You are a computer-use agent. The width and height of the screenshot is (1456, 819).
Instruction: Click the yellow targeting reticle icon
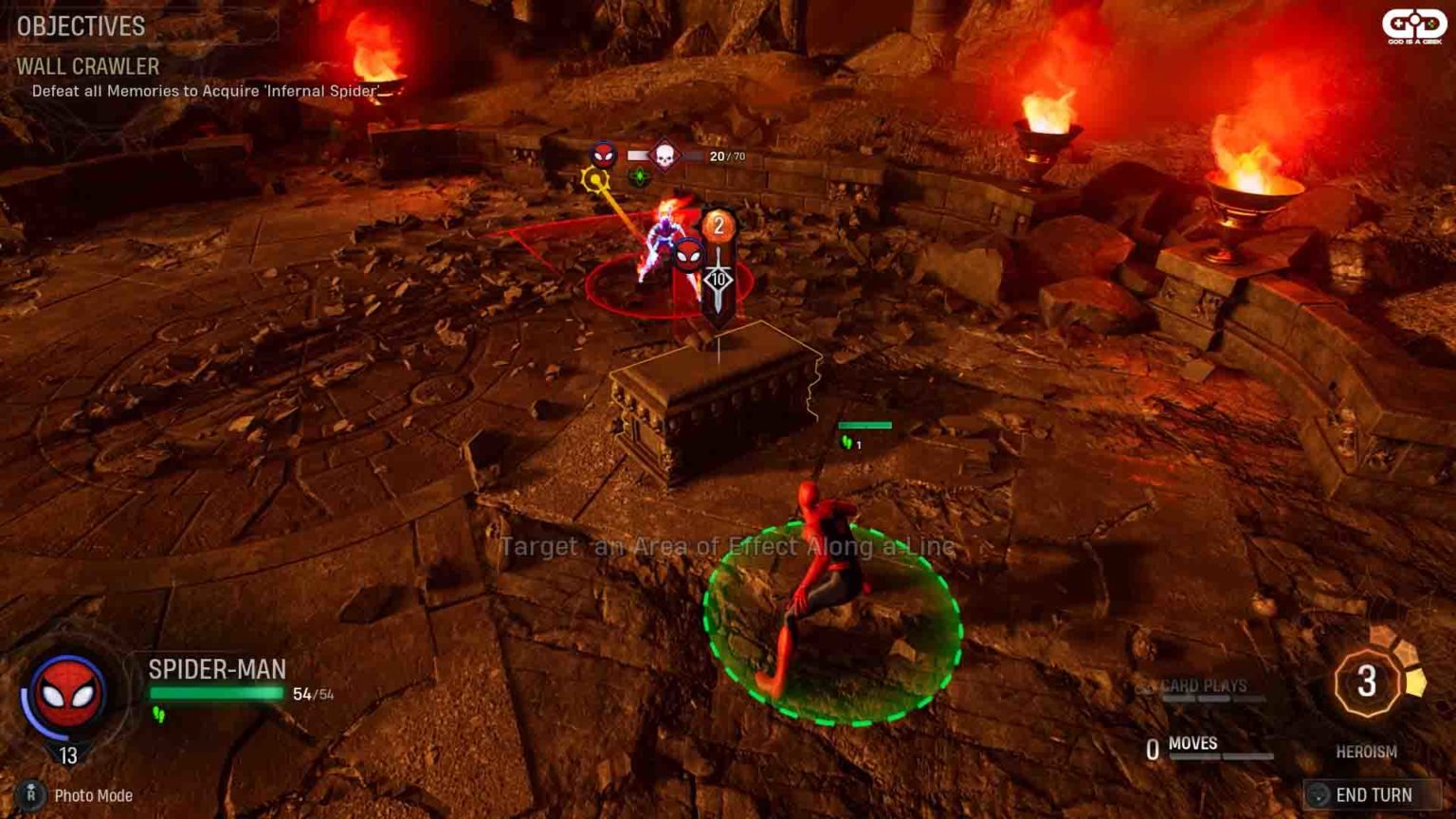(595, 179)
